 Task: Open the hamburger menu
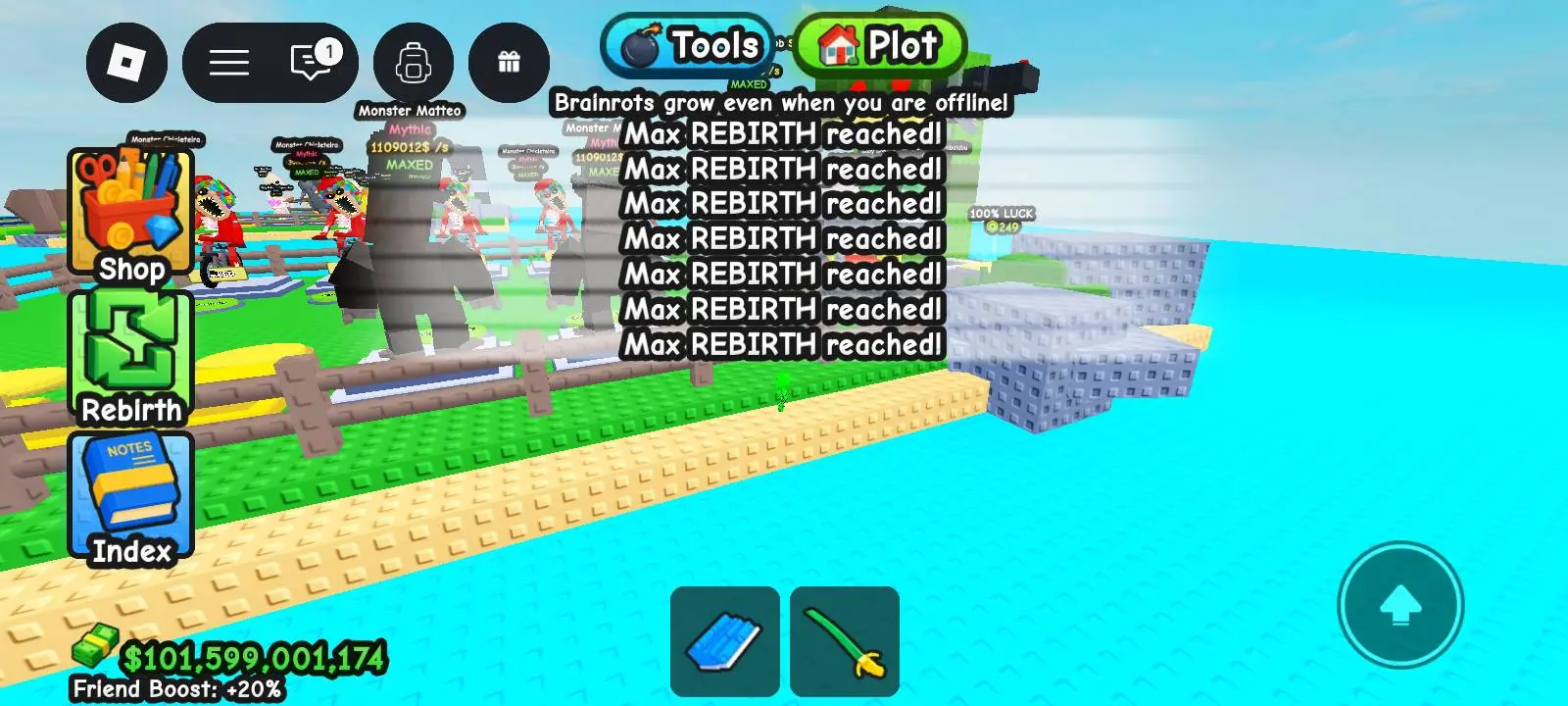(227, 62)
